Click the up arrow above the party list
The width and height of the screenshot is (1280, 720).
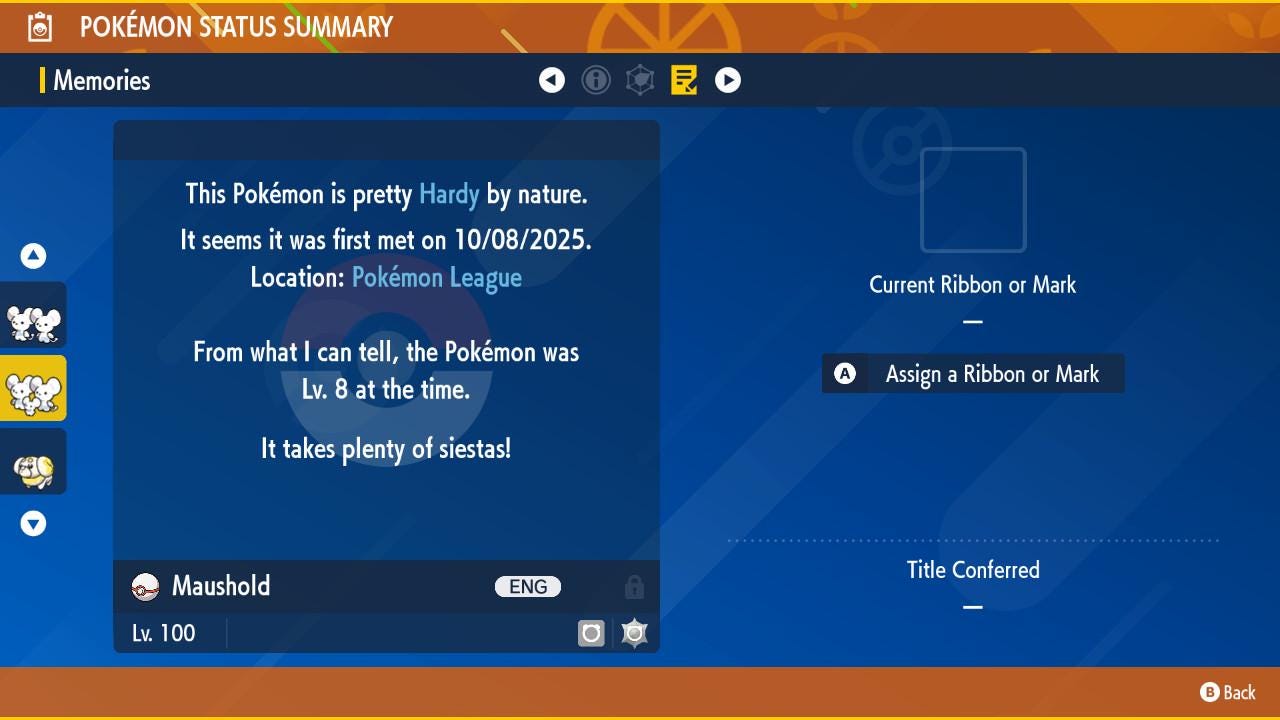click(x=33, y=256)
